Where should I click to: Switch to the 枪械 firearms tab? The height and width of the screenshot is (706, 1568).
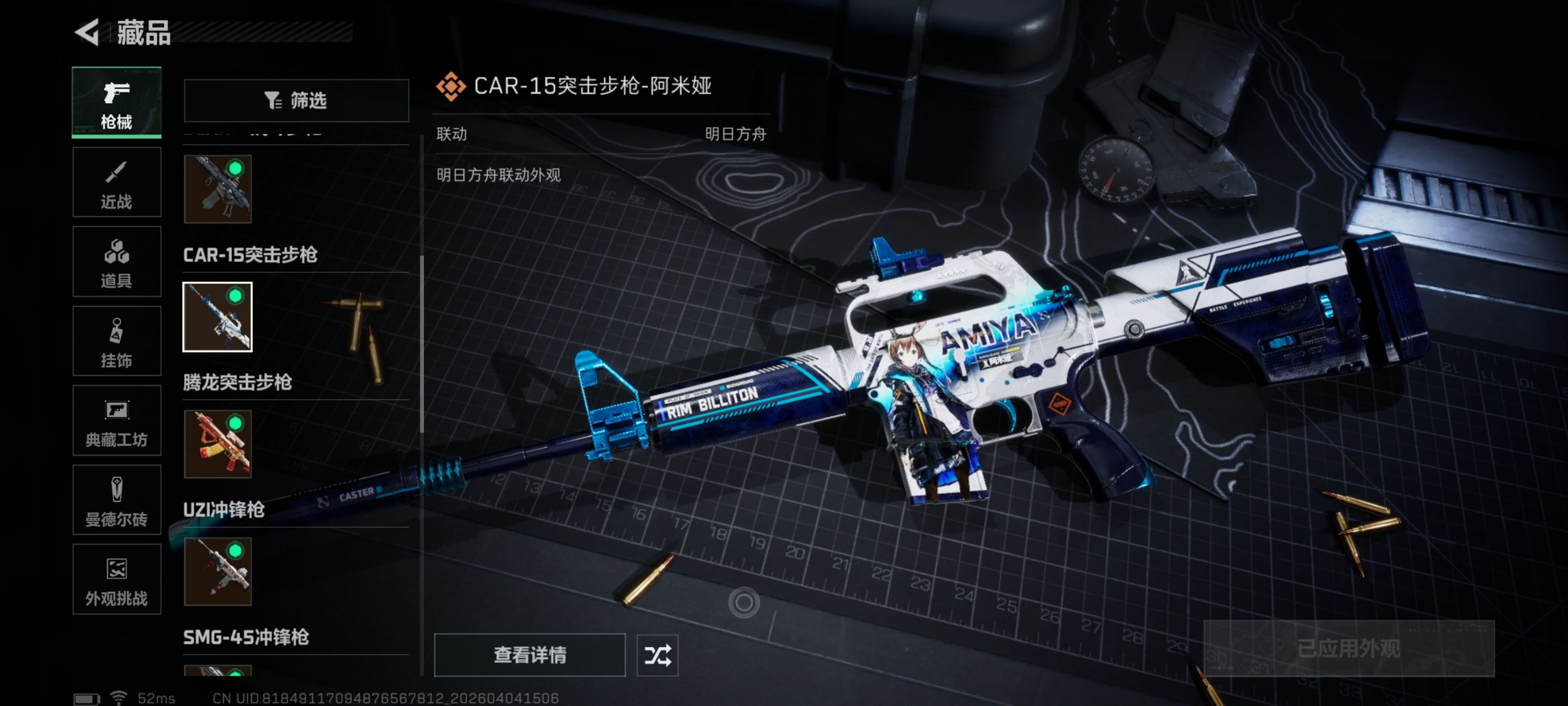116,103
